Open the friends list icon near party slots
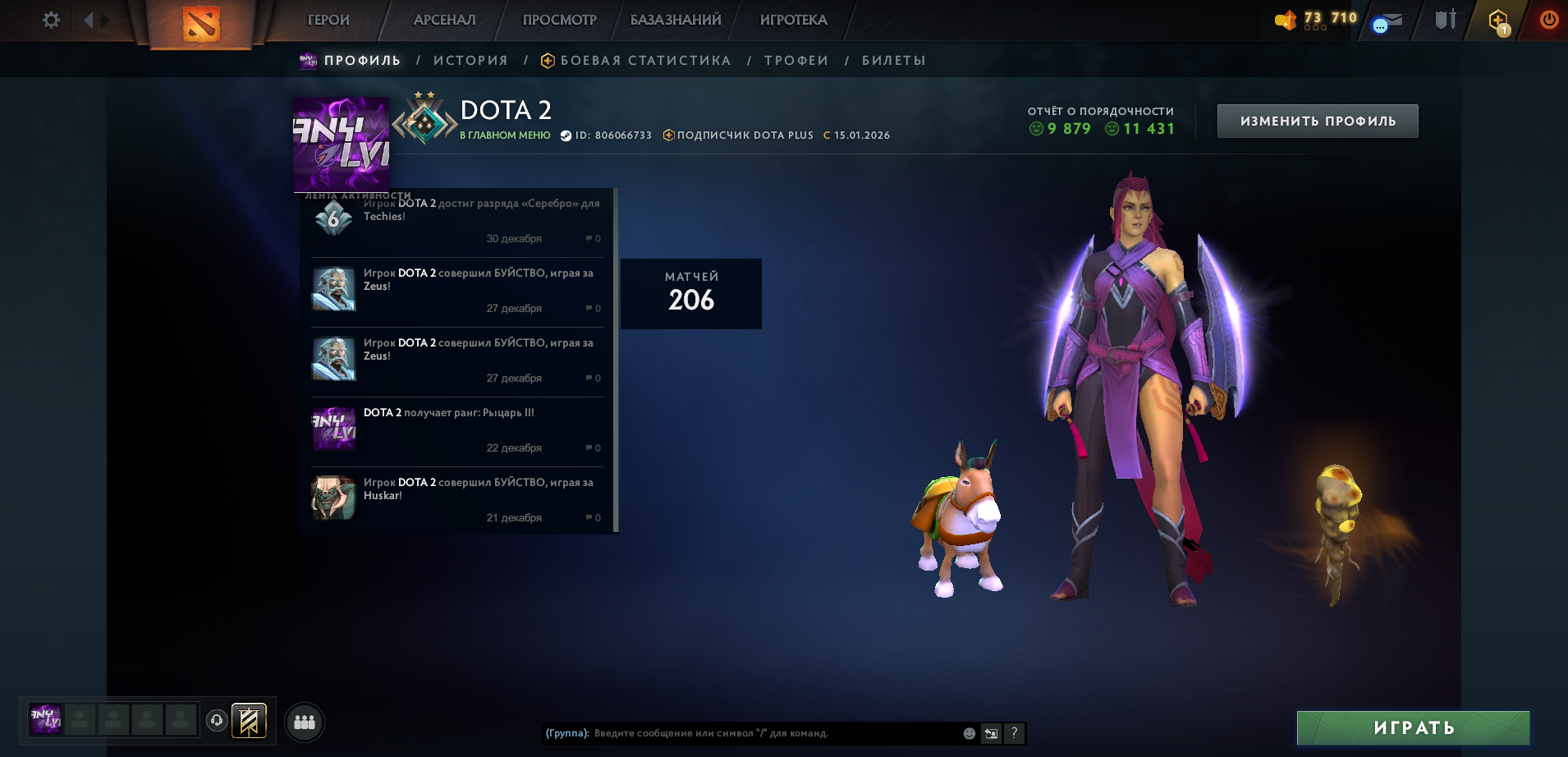Screen dimensions: 1568x757 tap(304, 722)
